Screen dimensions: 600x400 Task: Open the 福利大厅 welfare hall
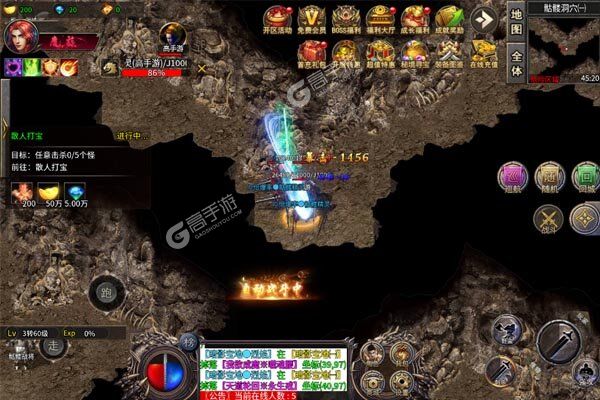coord(379,20)
